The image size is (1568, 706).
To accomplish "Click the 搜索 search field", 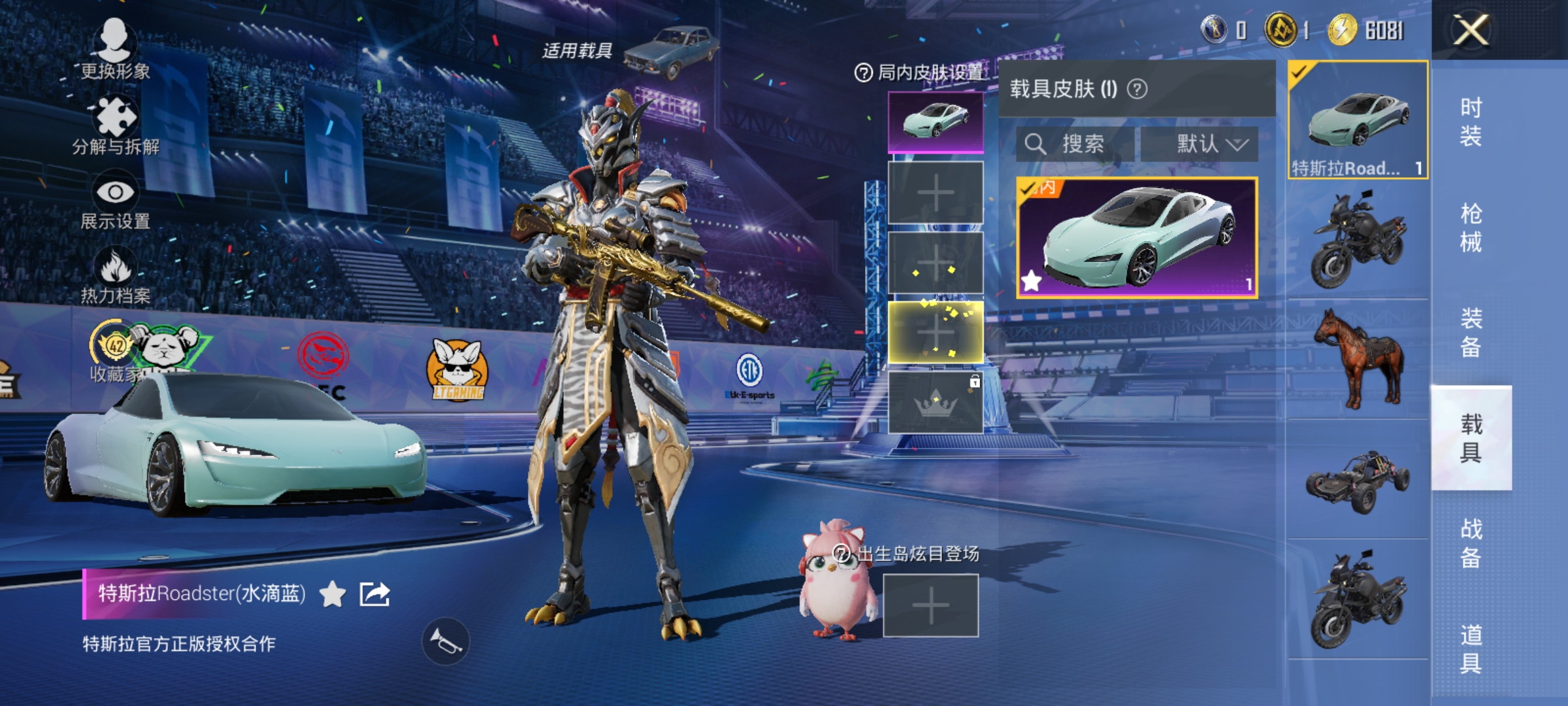I will [x=1075, y=144].
